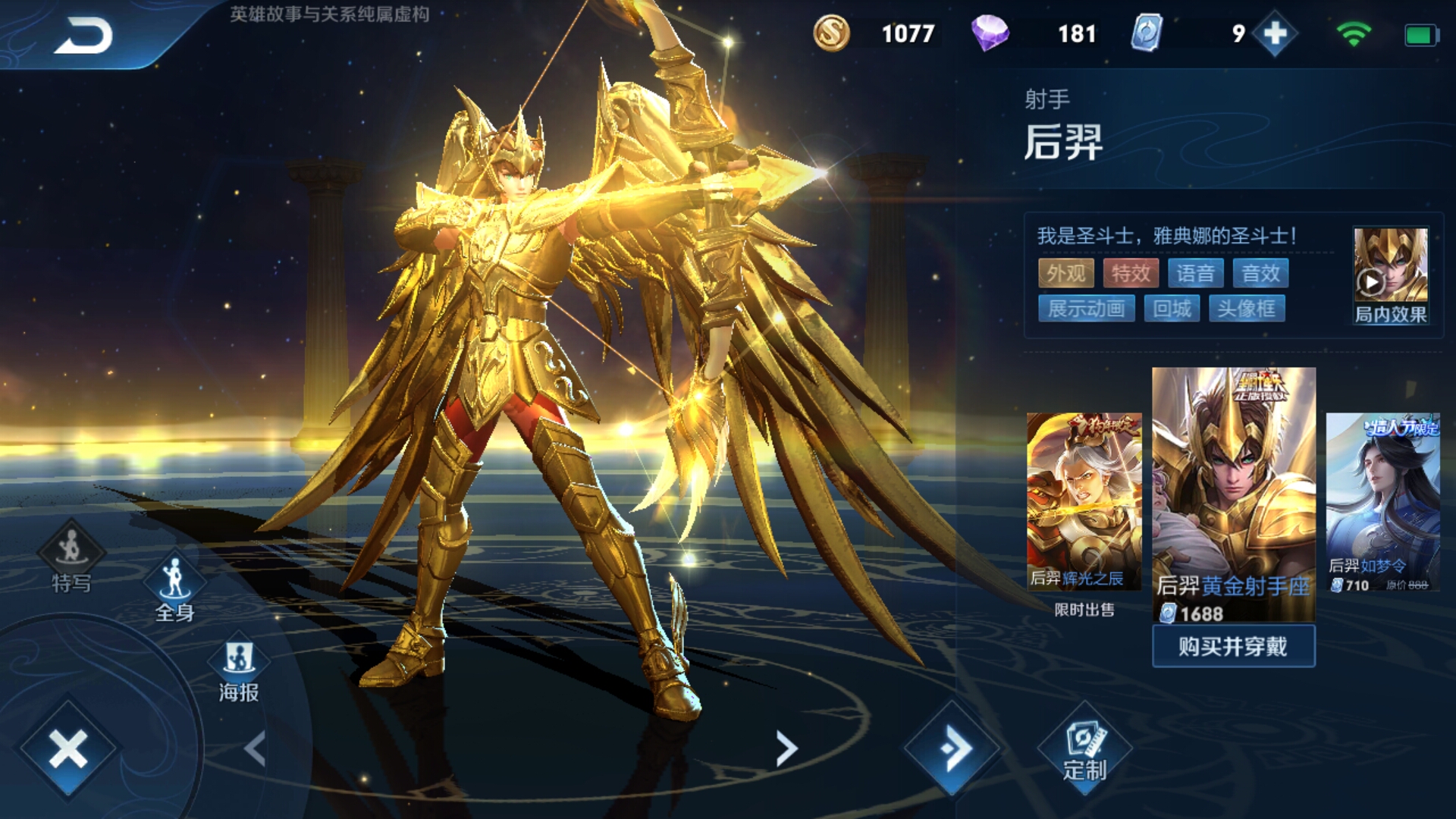Open the 回城 recall effect tag
The height and width of the screenshot is (819, 1456).
(x=1172, y=309)
